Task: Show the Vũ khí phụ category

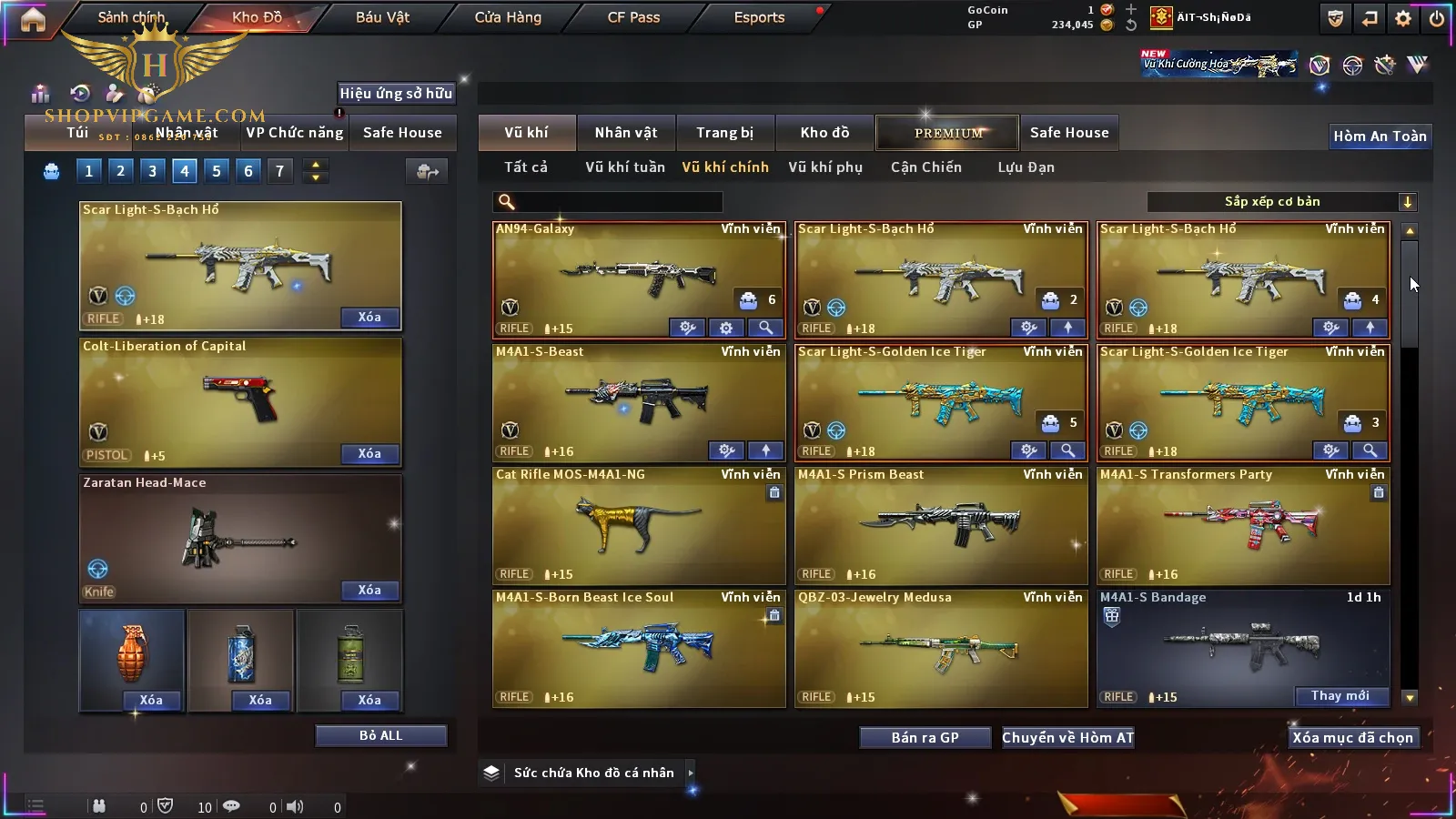Action: [x=824, y=167]
